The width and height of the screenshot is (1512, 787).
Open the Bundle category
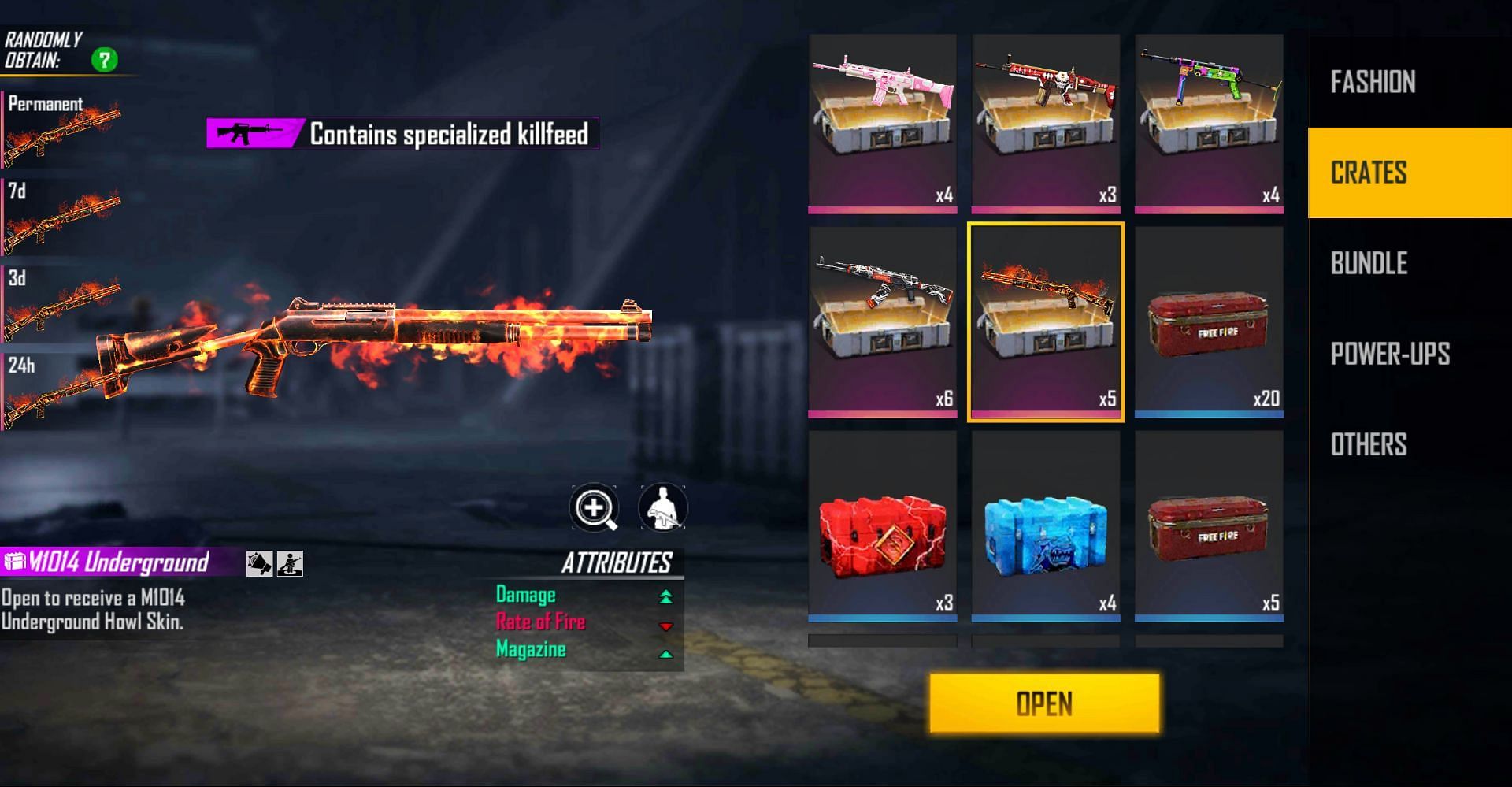click(x=1369, y=263)
